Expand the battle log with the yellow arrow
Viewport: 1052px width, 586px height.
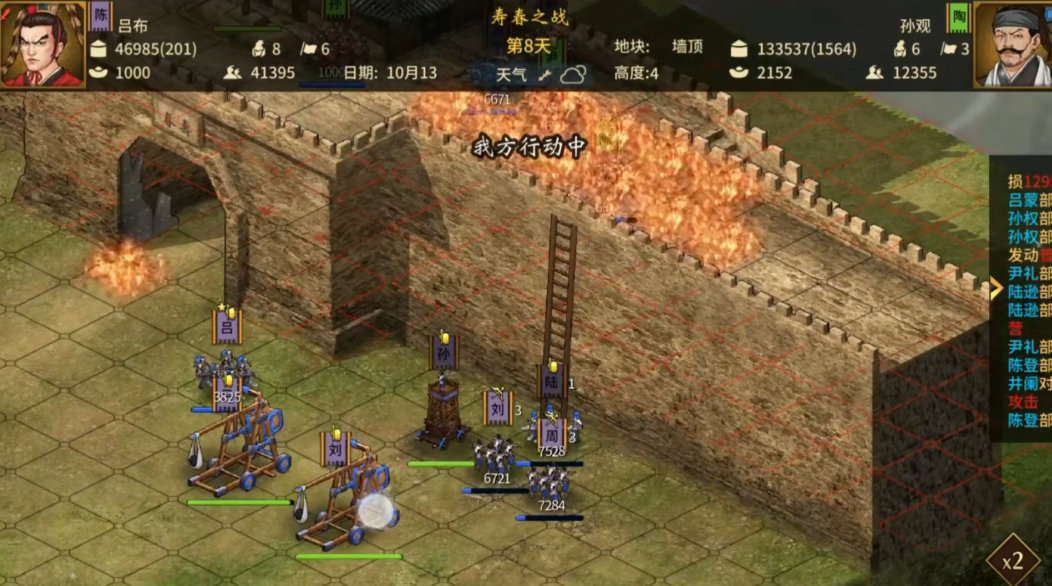point(996,289)
